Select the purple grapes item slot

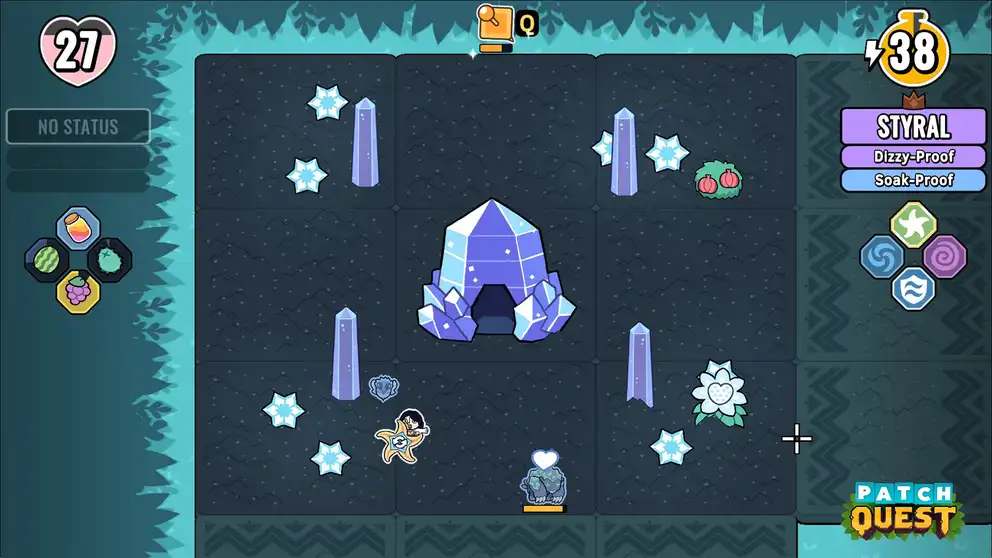(78, 291)
